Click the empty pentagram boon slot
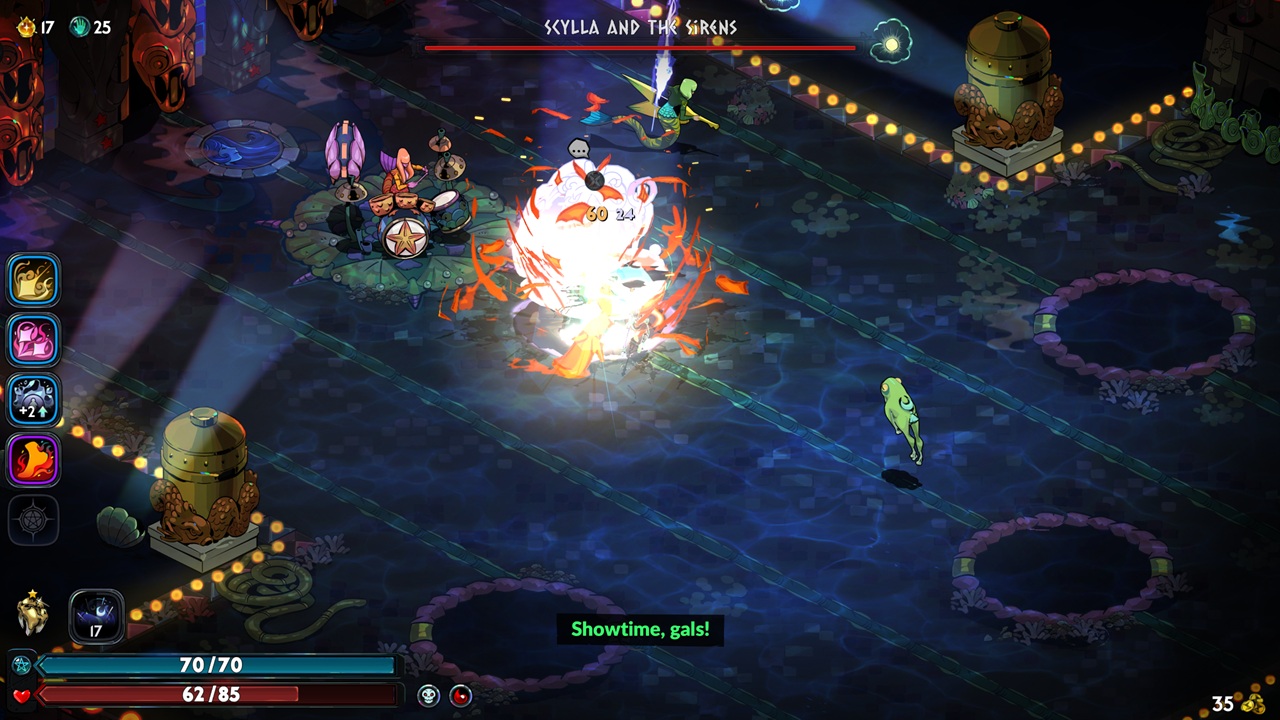 click(34, 520)
